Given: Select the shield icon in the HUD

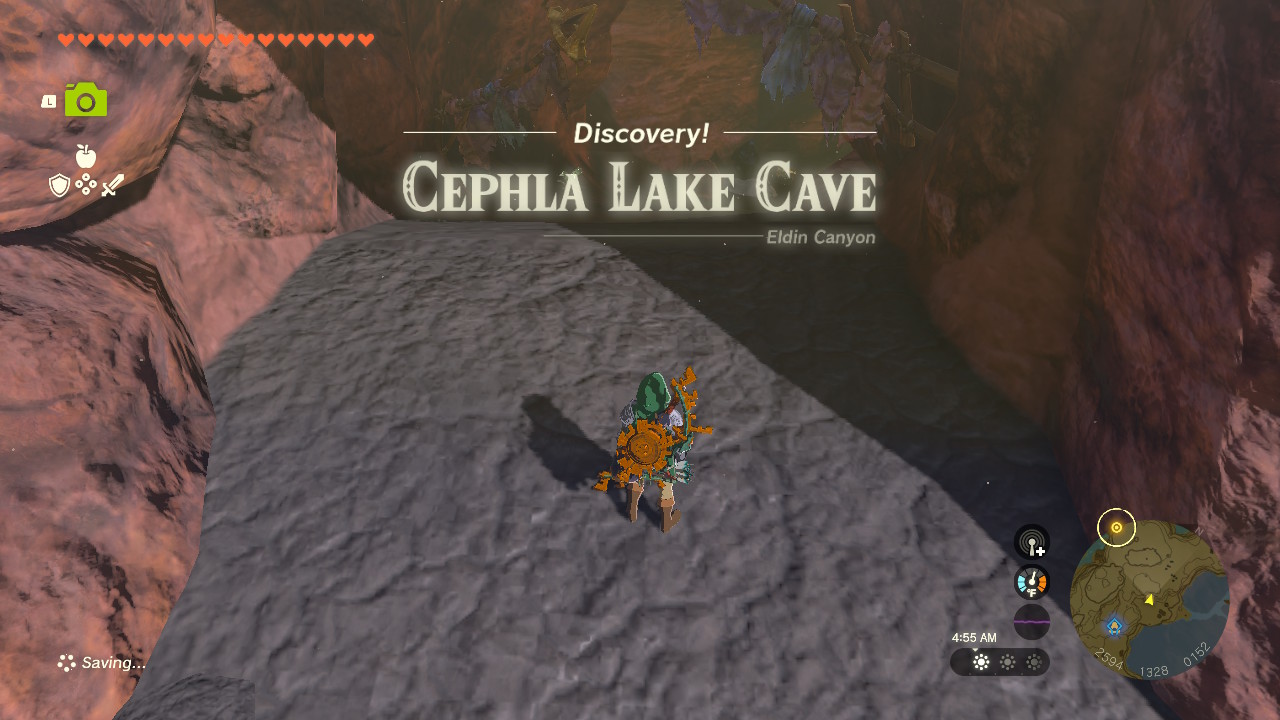Looking at the screenshot, I should pos(59,185).
